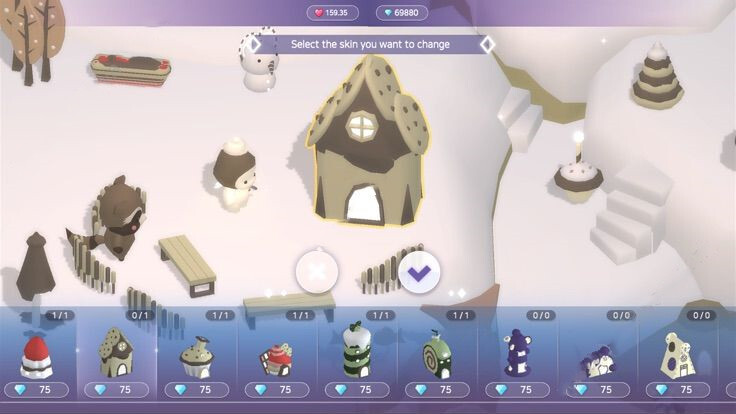This screenshot has width=736, height=414.
Task: Select the red strawberry cake house skin
Action: [37, 355]
